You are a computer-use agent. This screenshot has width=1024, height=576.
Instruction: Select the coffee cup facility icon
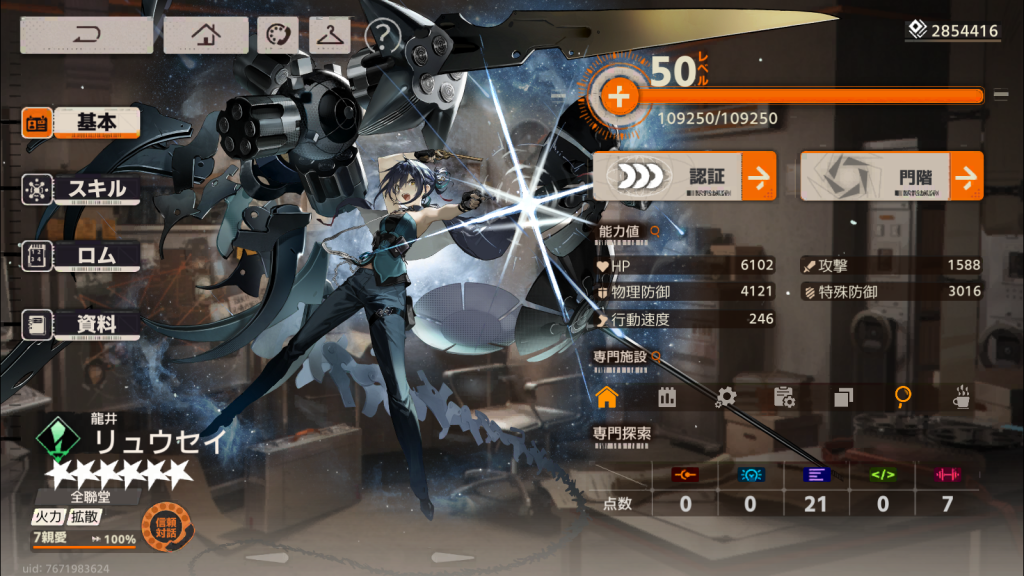[x=962, y=397]
